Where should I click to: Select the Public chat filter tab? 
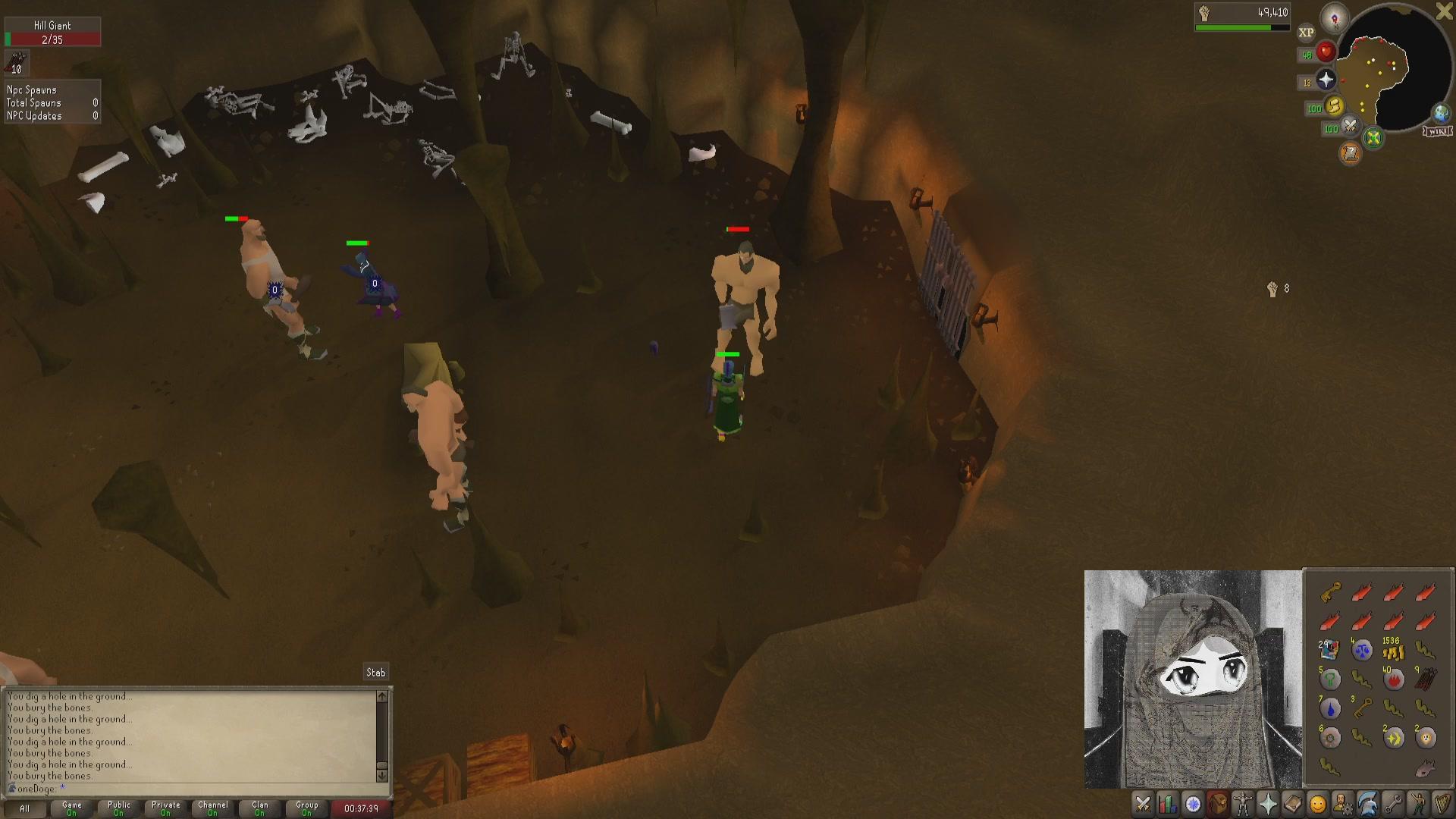pos(118,808)
